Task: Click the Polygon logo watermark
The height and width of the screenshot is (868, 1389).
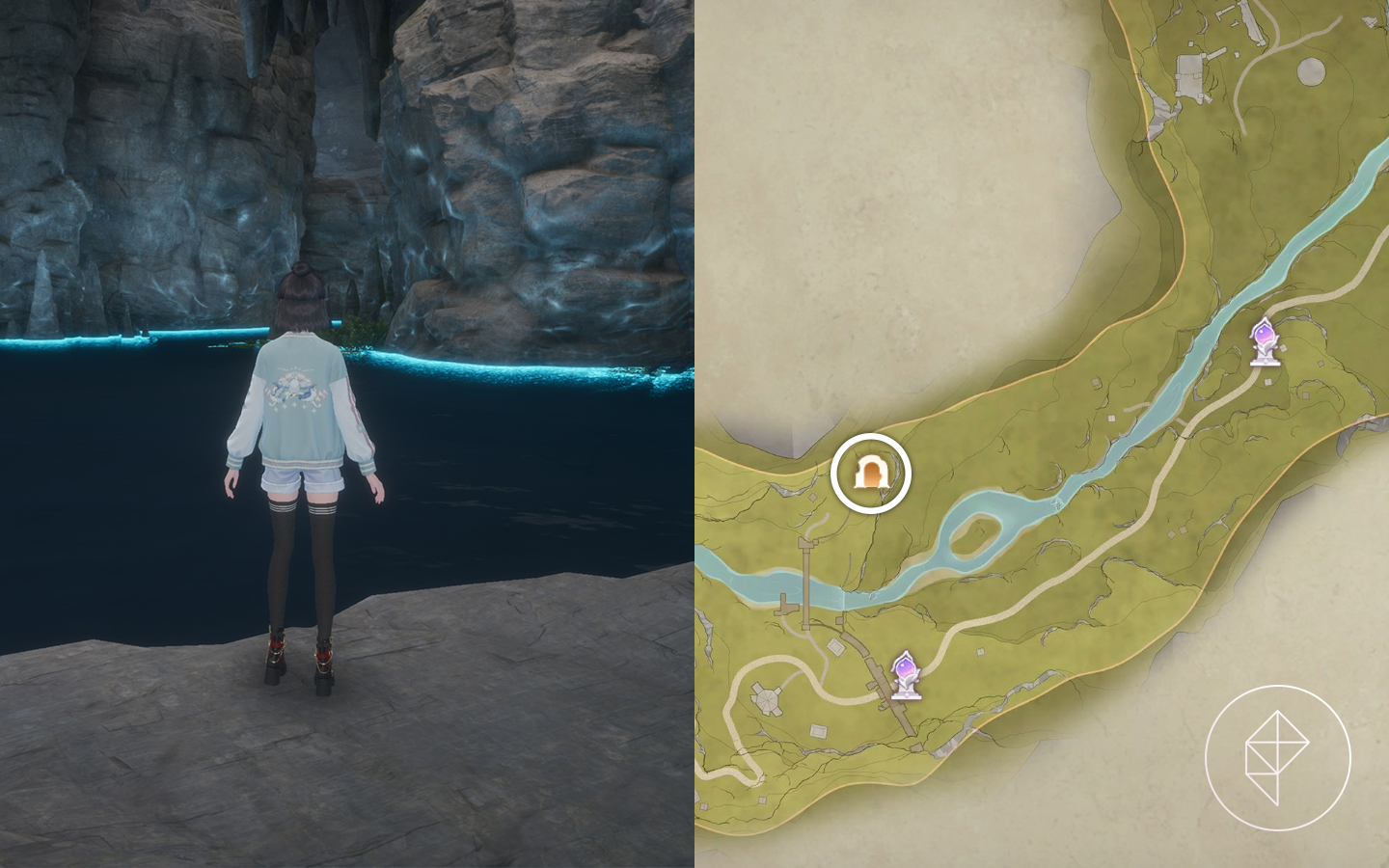Action: [x=1277, y=758]
